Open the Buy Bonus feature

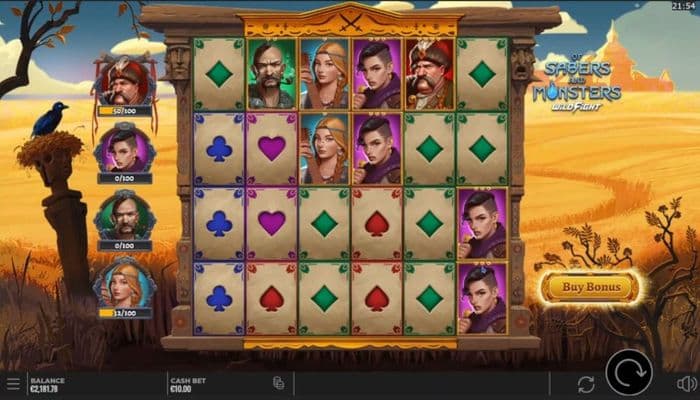click(589, 287)
